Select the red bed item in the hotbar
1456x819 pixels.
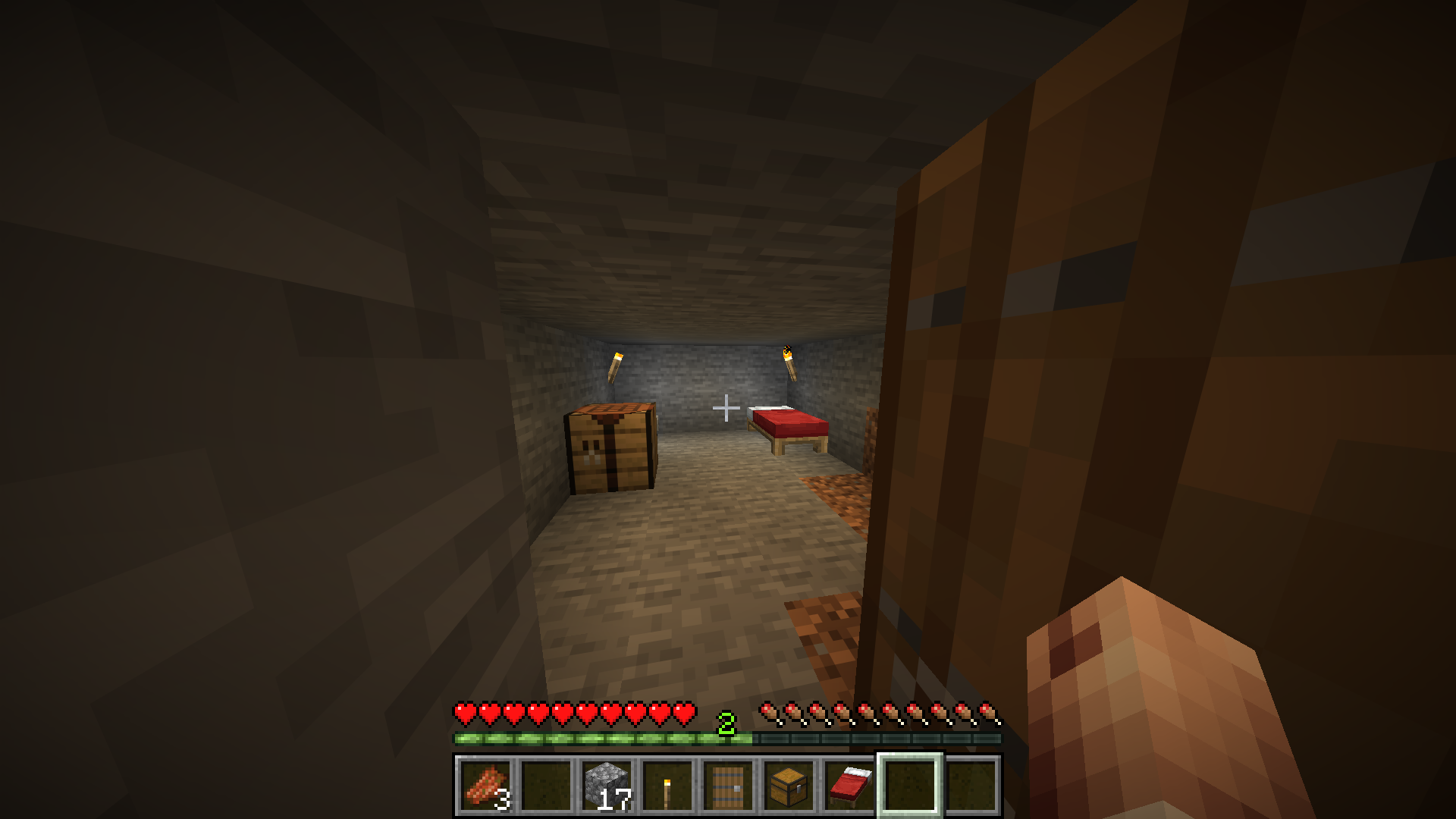pos(846,786)
